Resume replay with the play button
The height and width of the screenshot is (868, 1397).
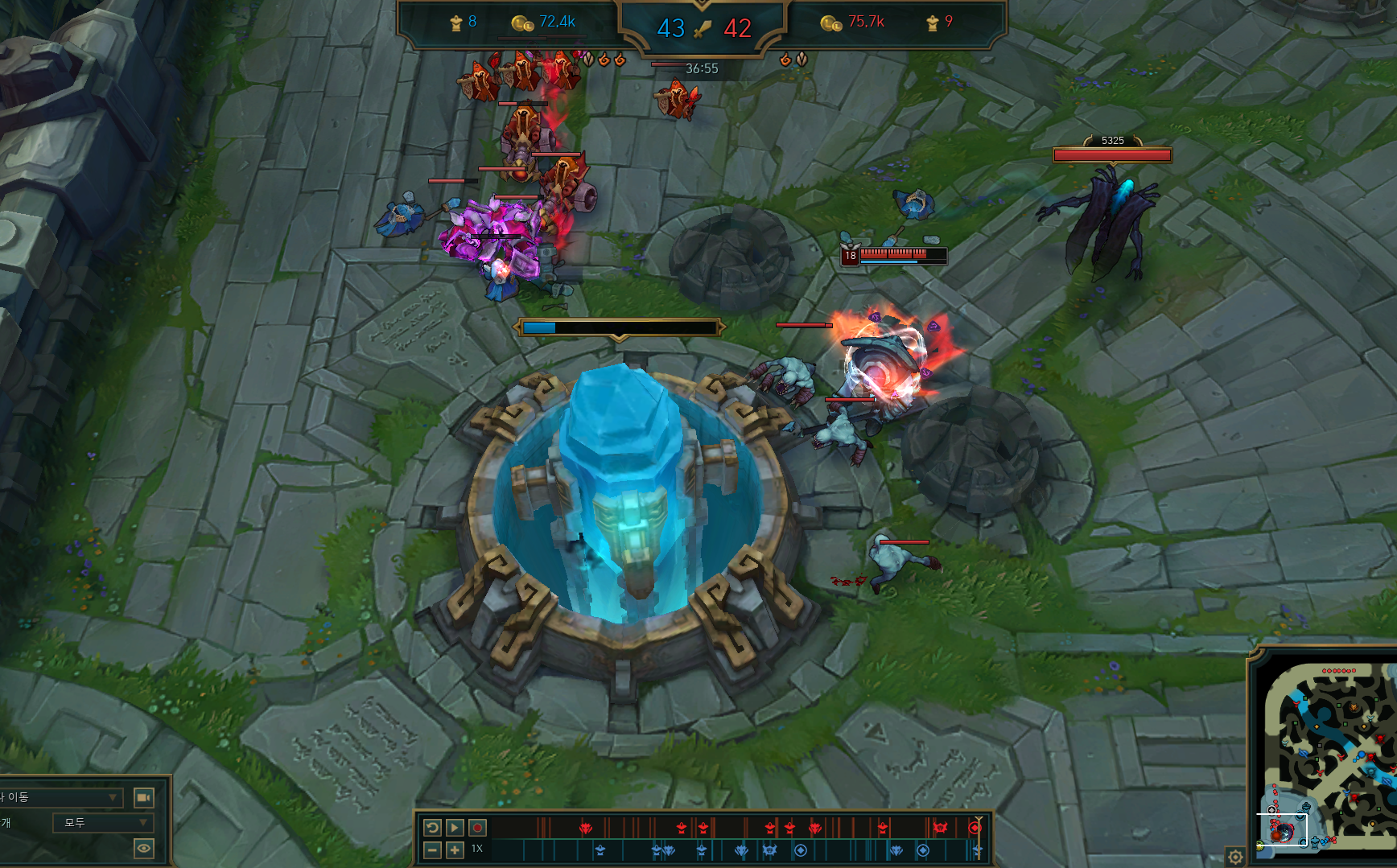[455, 827]
